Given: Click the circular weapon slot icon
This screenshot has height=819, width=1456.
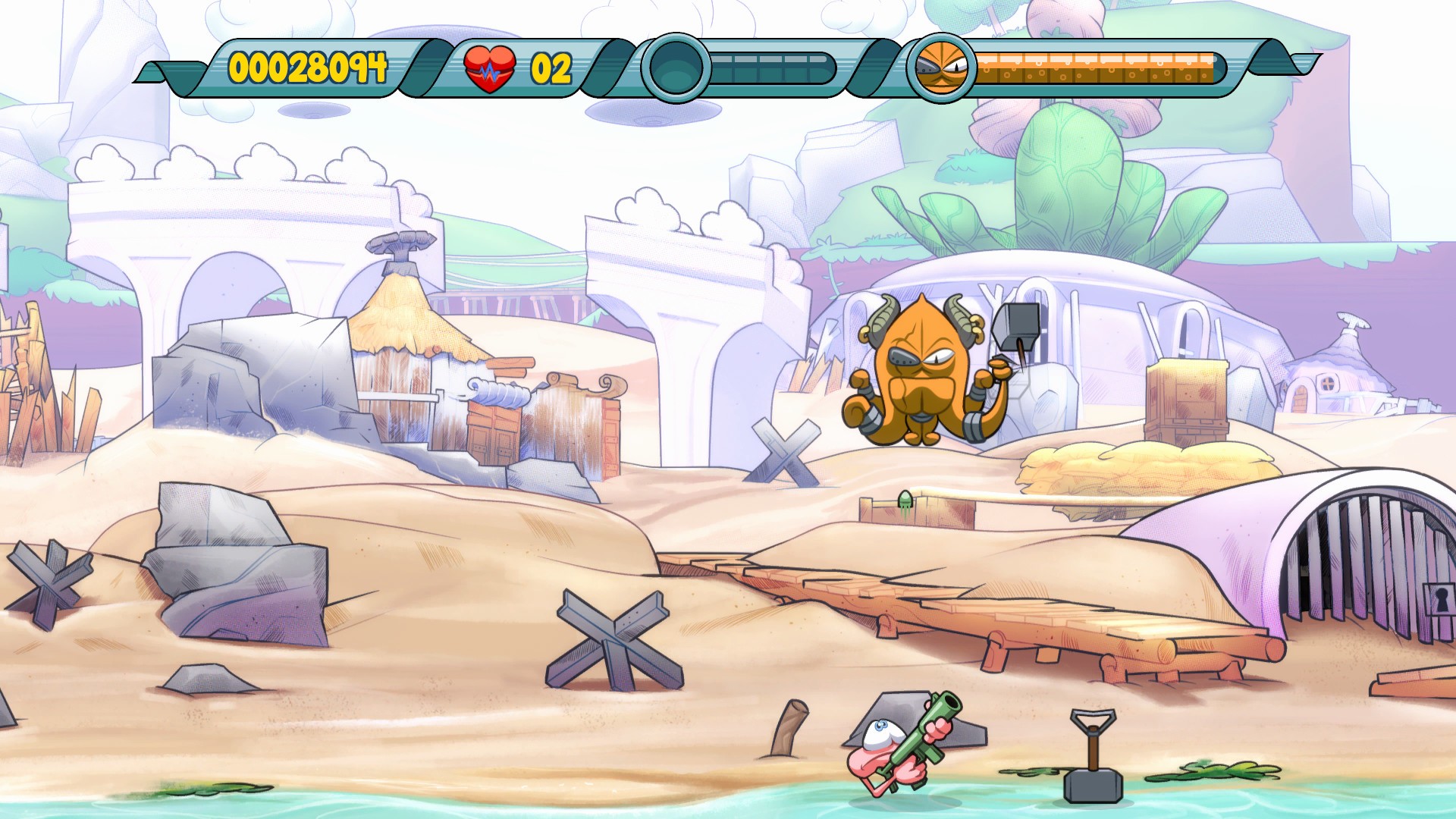Looking at the screenshot, I should pyautogui.click(x=677, y=70).
